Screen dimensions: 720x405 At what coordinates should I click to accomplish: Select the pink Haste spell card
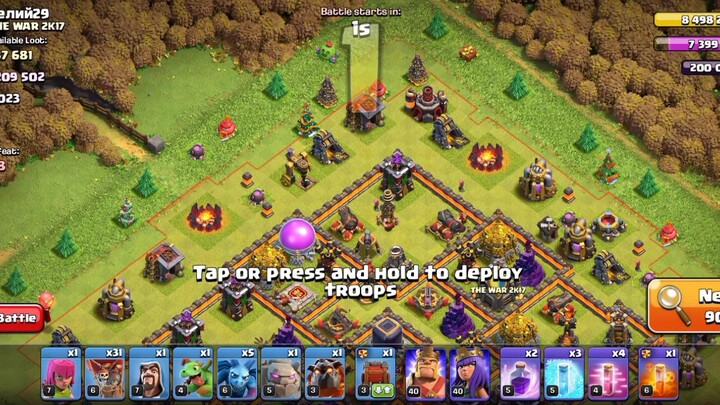click(608, 374)
